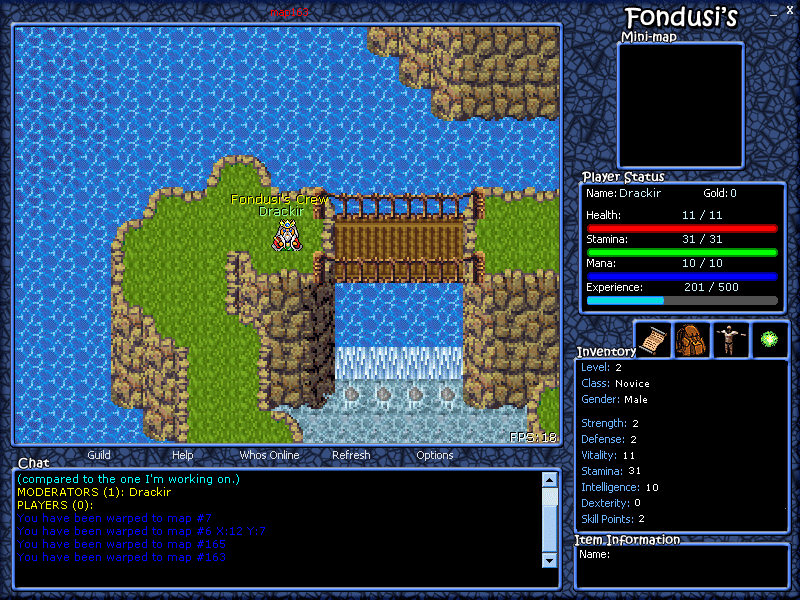Click inside the chat message log
The height and width of the screenshot is (600, 800).
pos(280,520)
